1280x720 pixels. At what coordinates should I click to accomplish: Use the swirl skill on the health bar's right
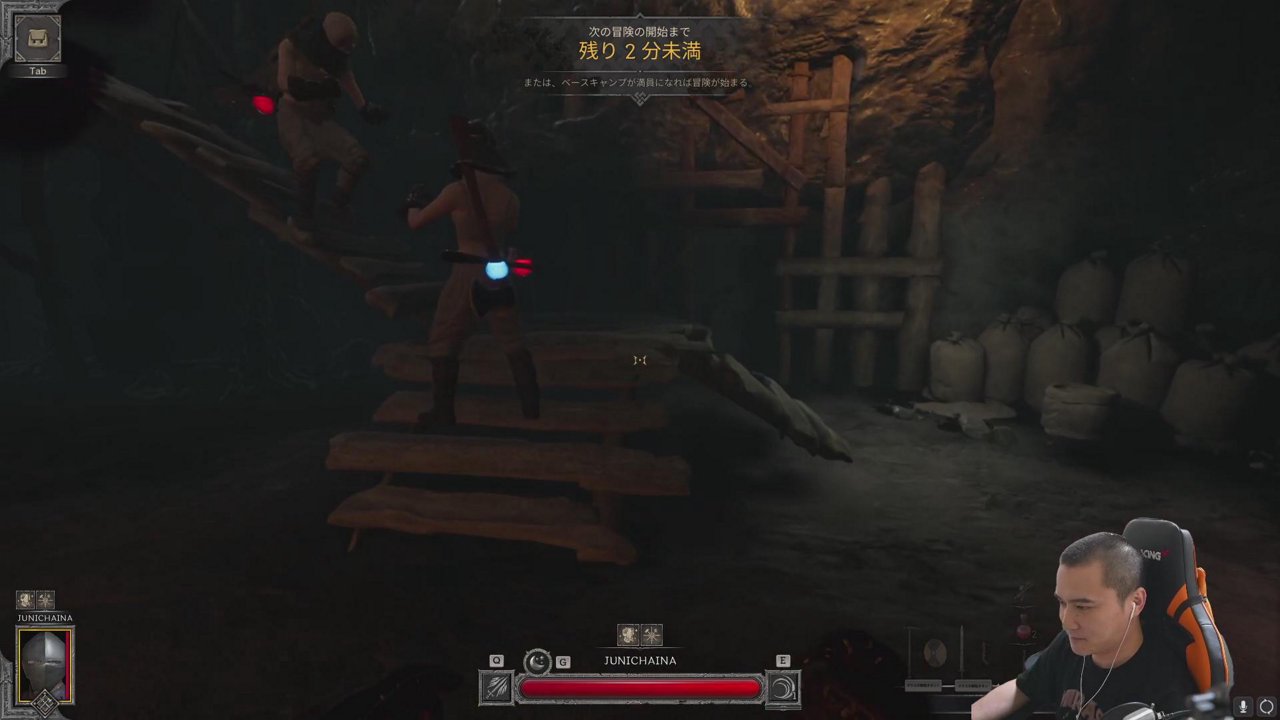pyautogui.click(x=783, y=687)
